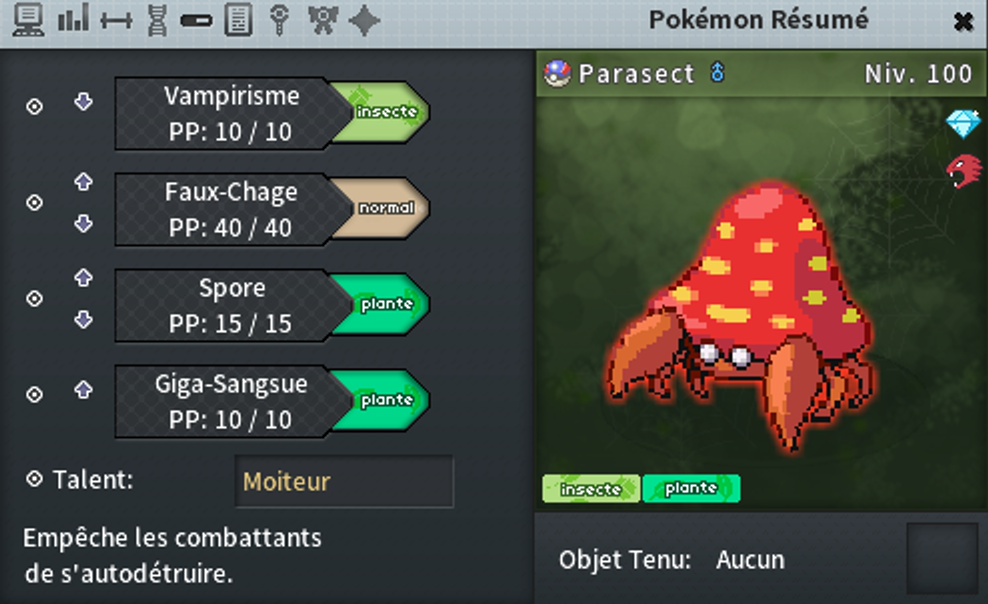The height and width of the screenshot is (604, 988).
Task: Move Spore down with its arrow
Action: click(83, 320)
